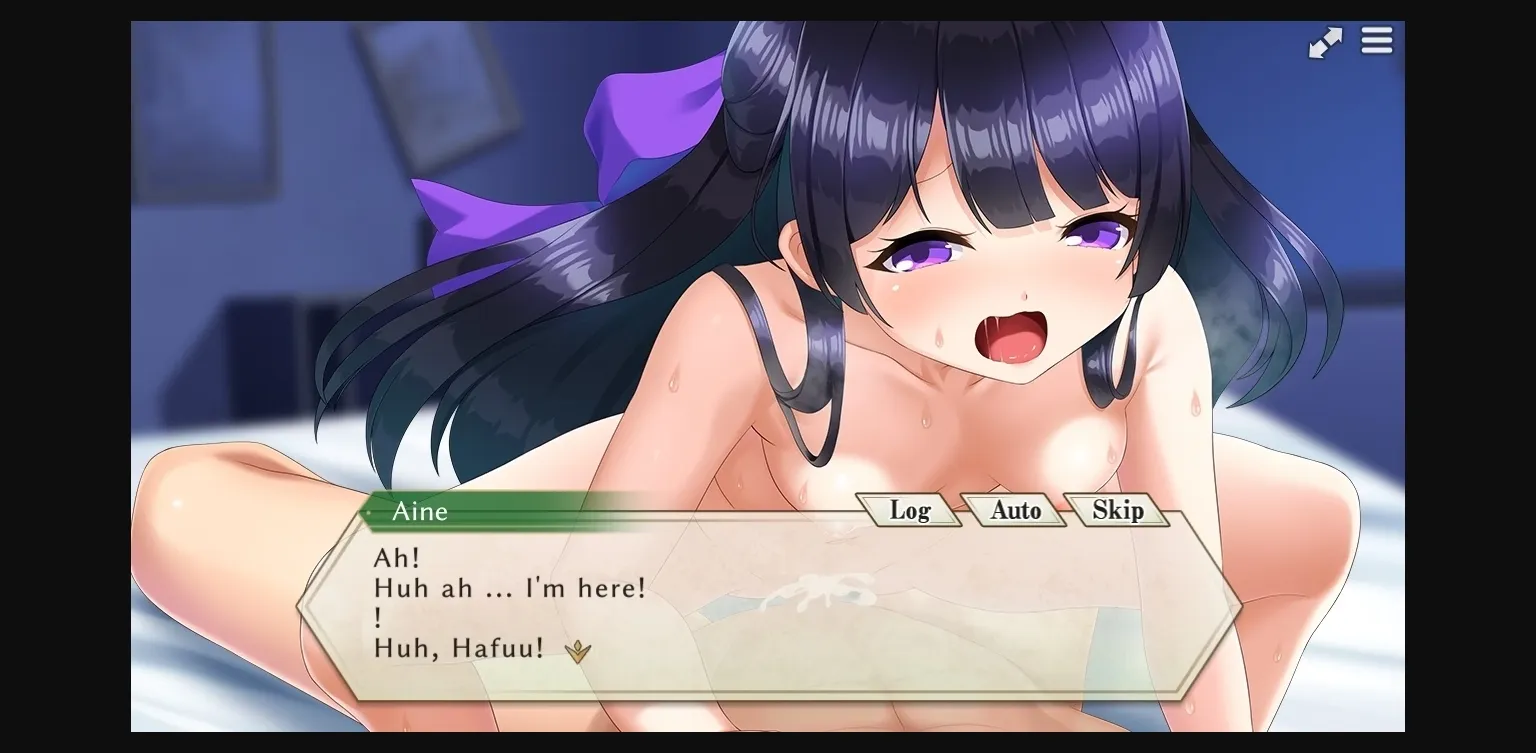The height and width of the screenshot is (753, 1536).
Task: Select the Skip tab on the dialogue box
Action: click(1117, 511)
